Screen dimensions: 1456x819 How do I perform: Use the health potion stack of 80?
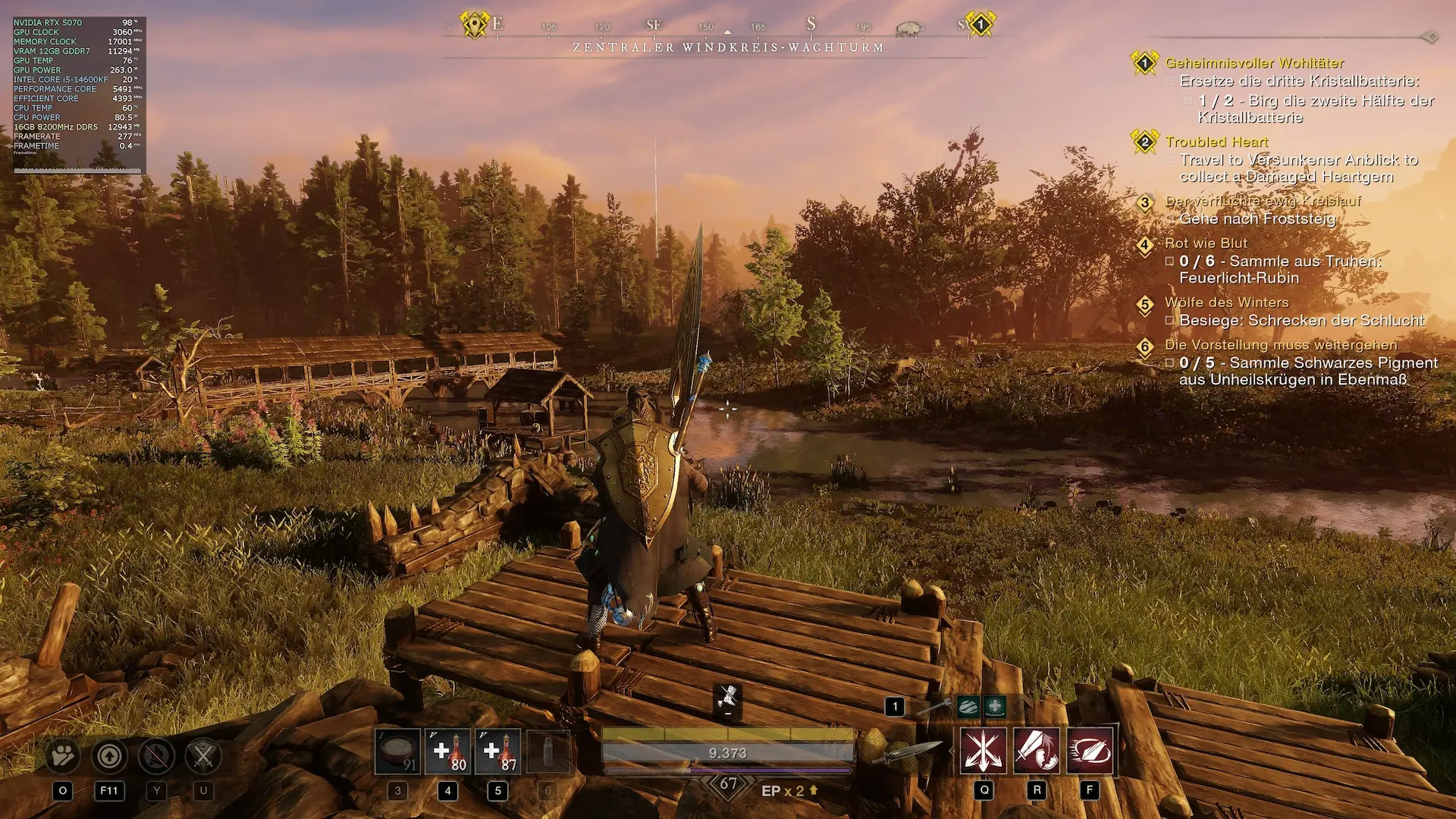tap(447, 752)
